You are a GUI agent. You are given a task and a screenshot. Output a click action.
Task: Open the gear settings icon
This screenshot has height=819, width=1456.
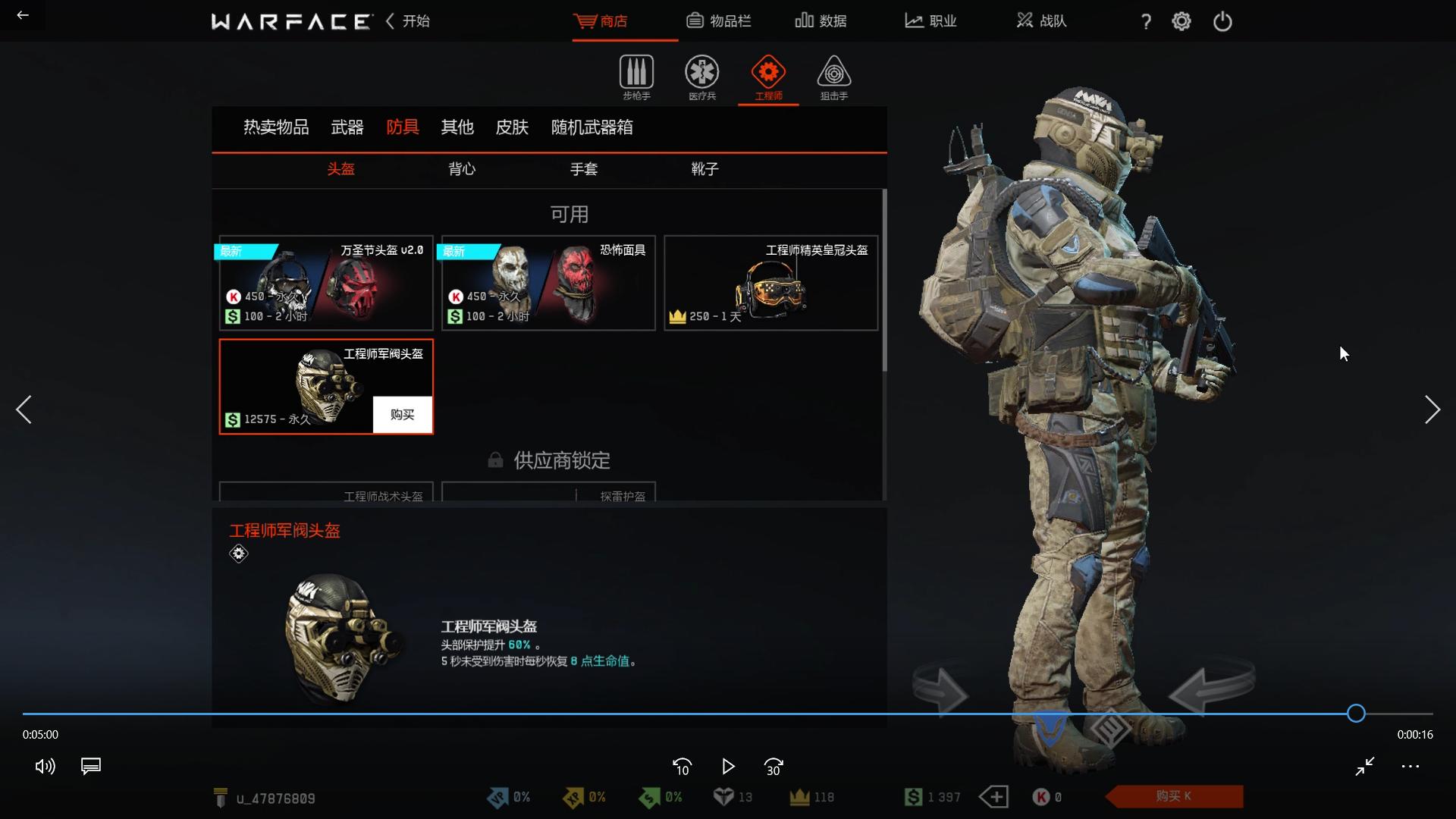[1181, 21]
